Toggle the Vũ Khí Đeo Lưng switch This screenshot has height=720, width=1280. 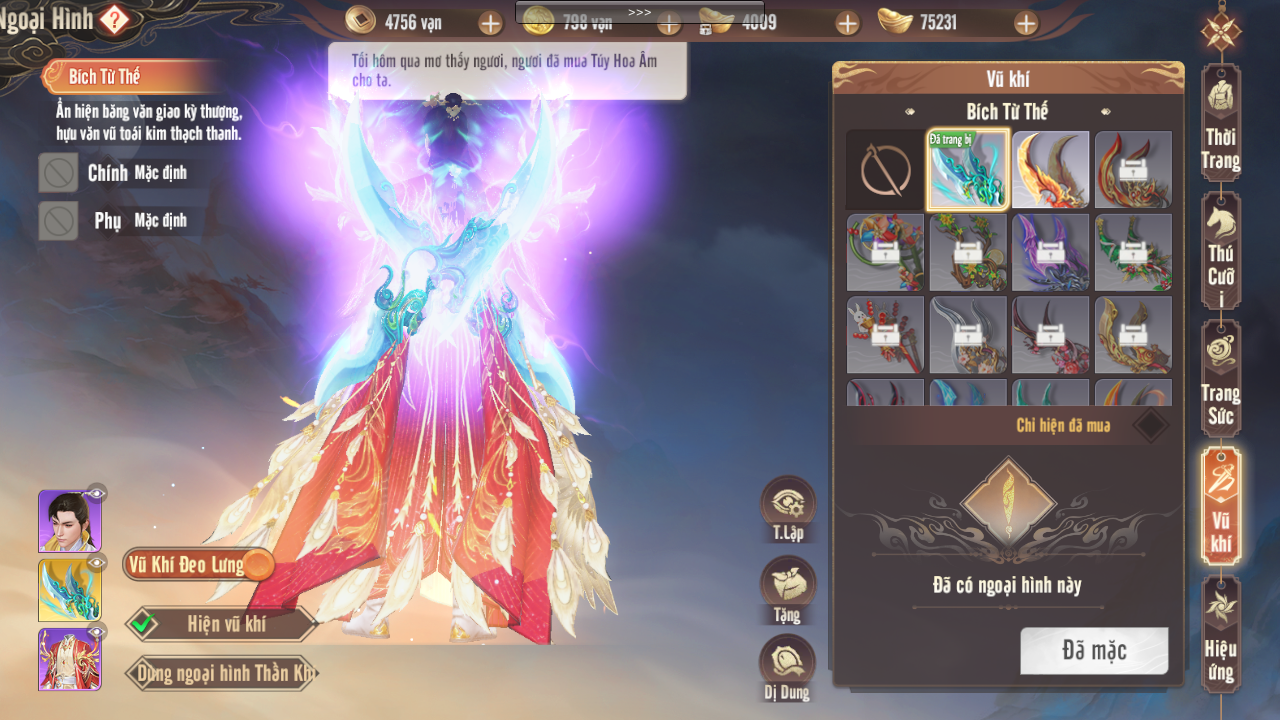pos(258,565)
